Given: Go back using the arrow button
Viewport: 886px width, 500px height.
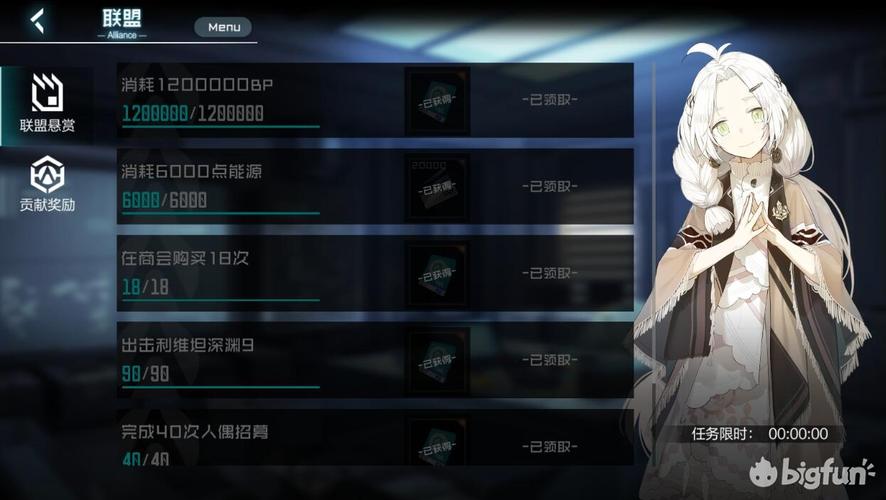Looking at the screenshot, I should point(37,21).
